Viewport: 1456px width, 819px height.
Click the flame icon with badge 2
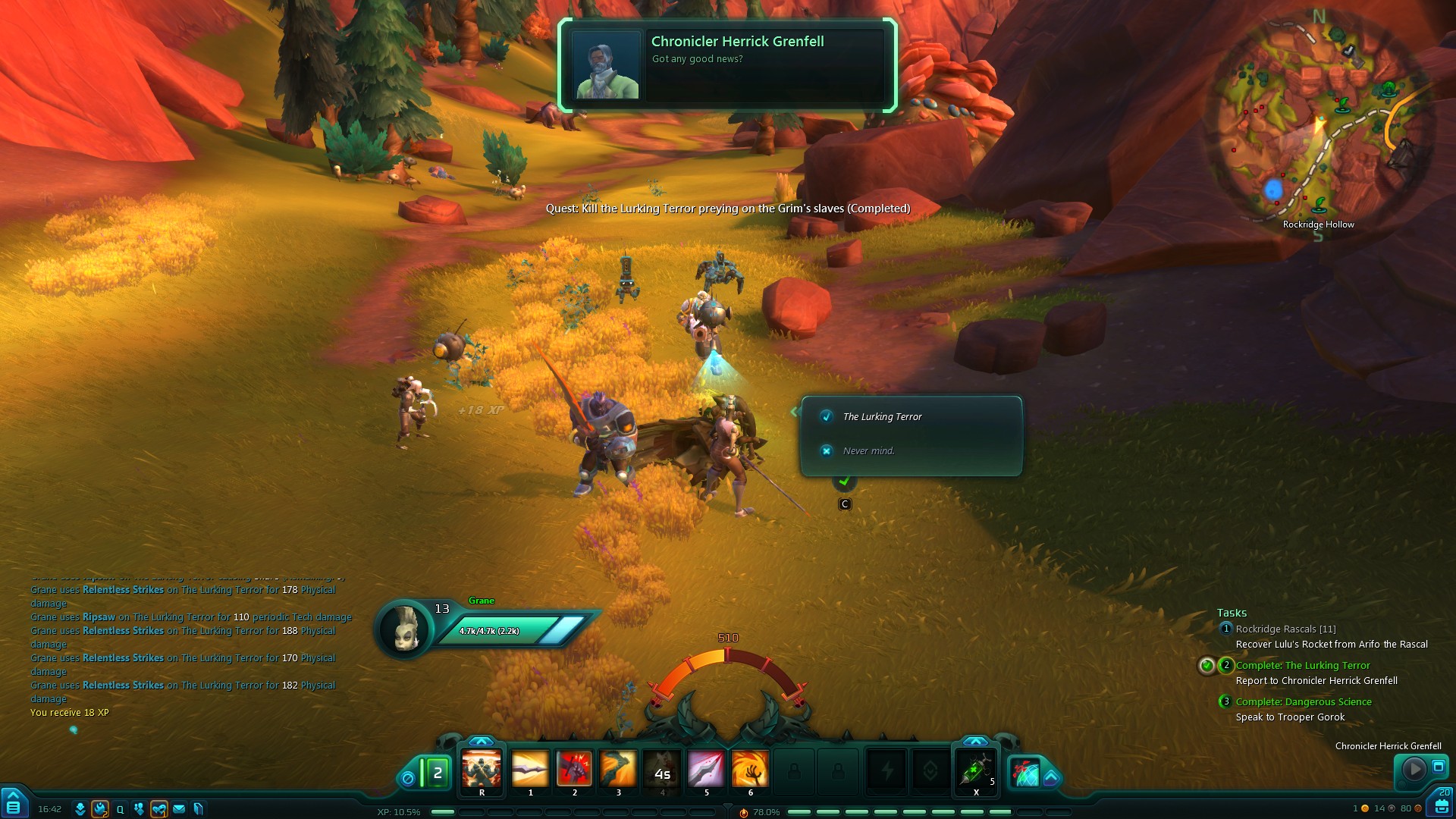(x=99, y=809)
